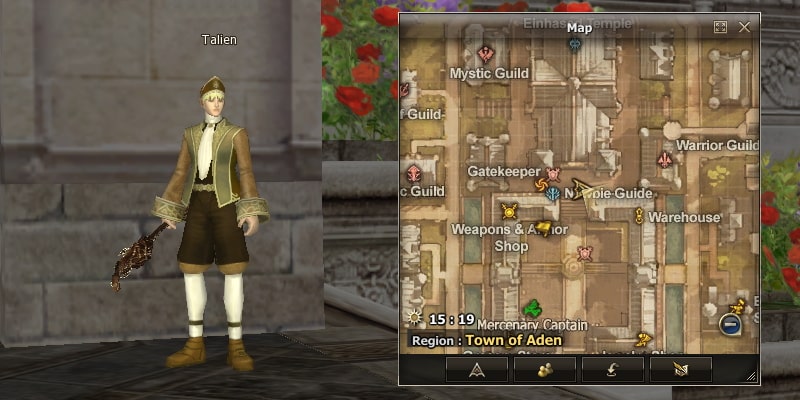Click the yellow flag map marker
800x400 pixels.
tap(544, 228)
